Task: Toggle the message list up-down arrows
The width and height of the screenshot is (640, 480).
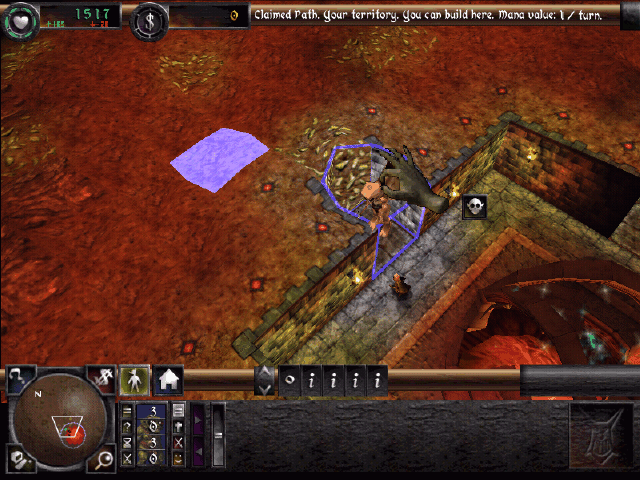Action: point(265,379)
